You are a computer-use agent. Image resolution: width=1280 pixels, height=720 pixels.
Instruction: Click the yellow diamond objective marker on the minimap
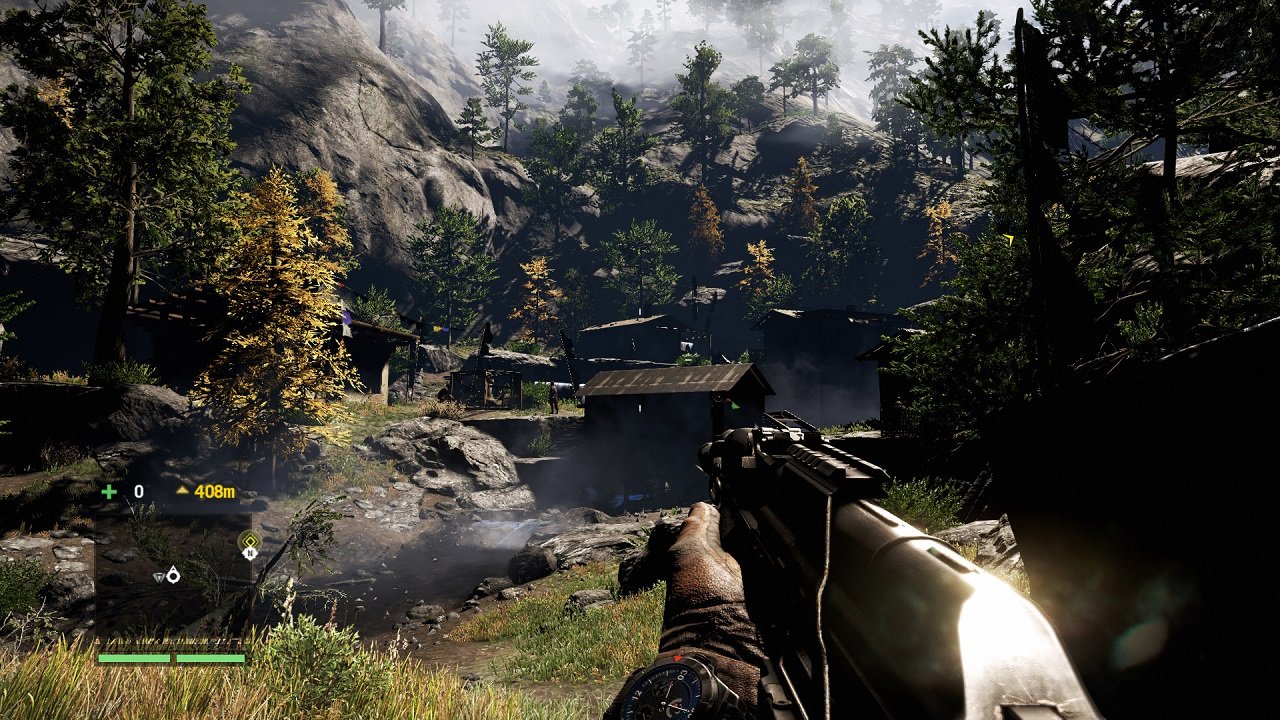[x=250, y=541]
